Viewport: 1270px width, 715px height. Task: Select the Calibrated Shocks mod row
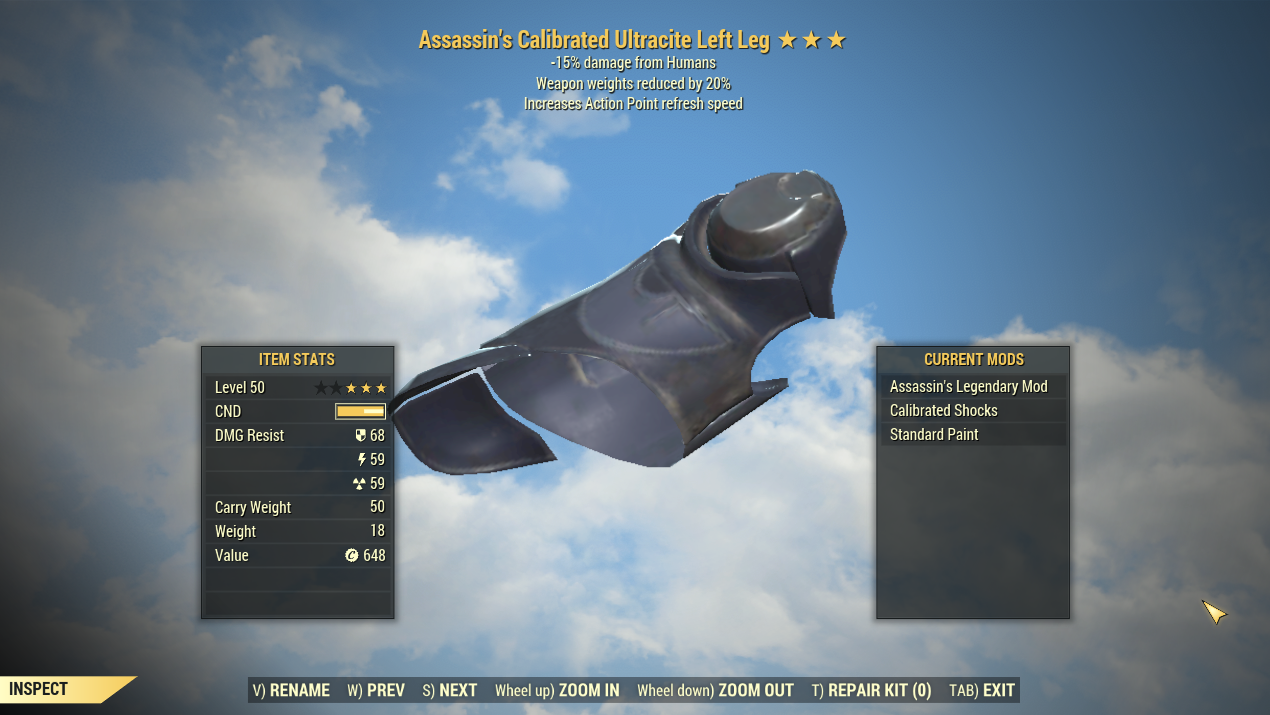tap(972, 411)
